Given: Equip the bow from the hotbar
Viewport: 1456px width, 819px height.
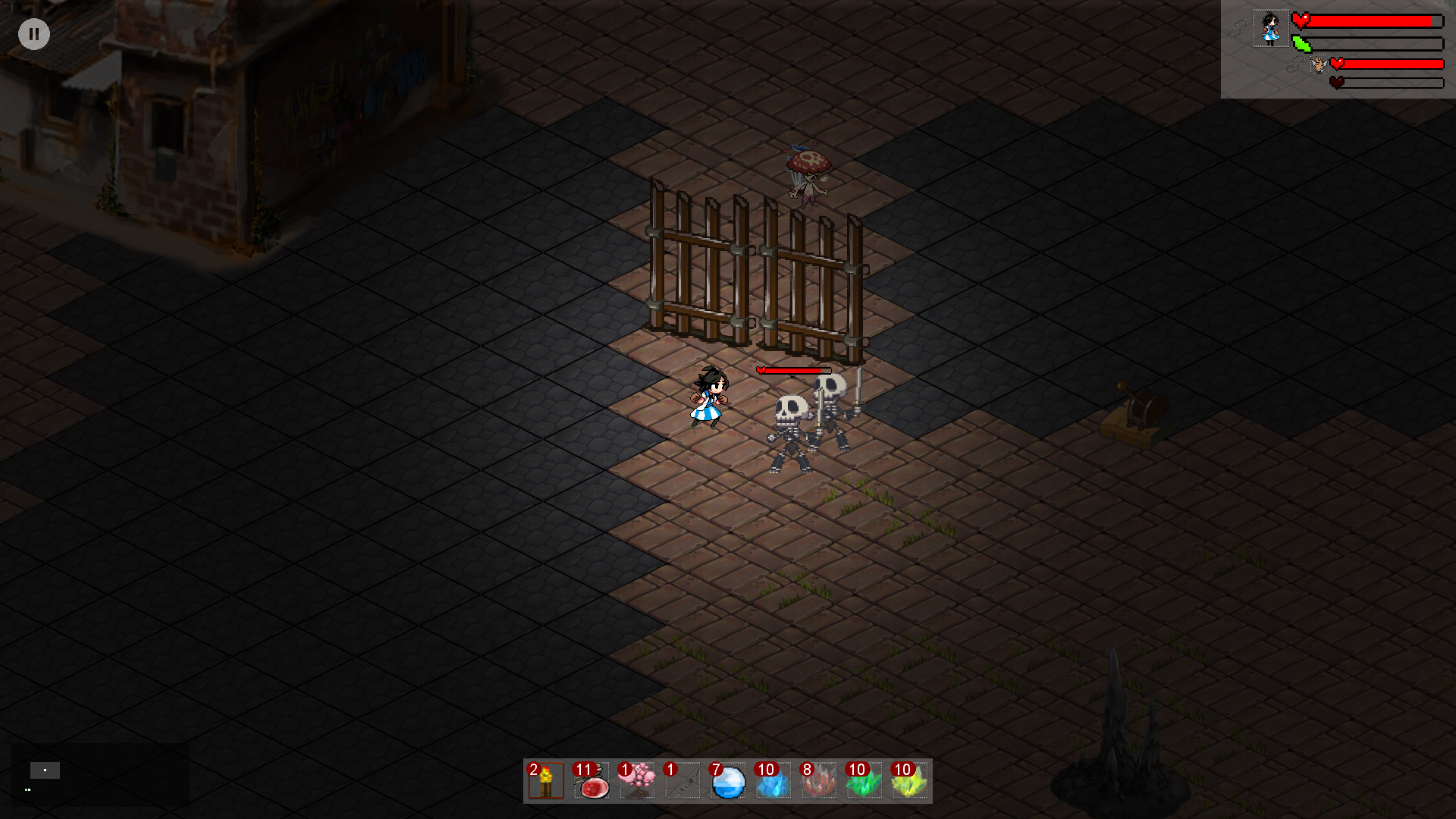Looking at the screenshot, I should (682, 781).
